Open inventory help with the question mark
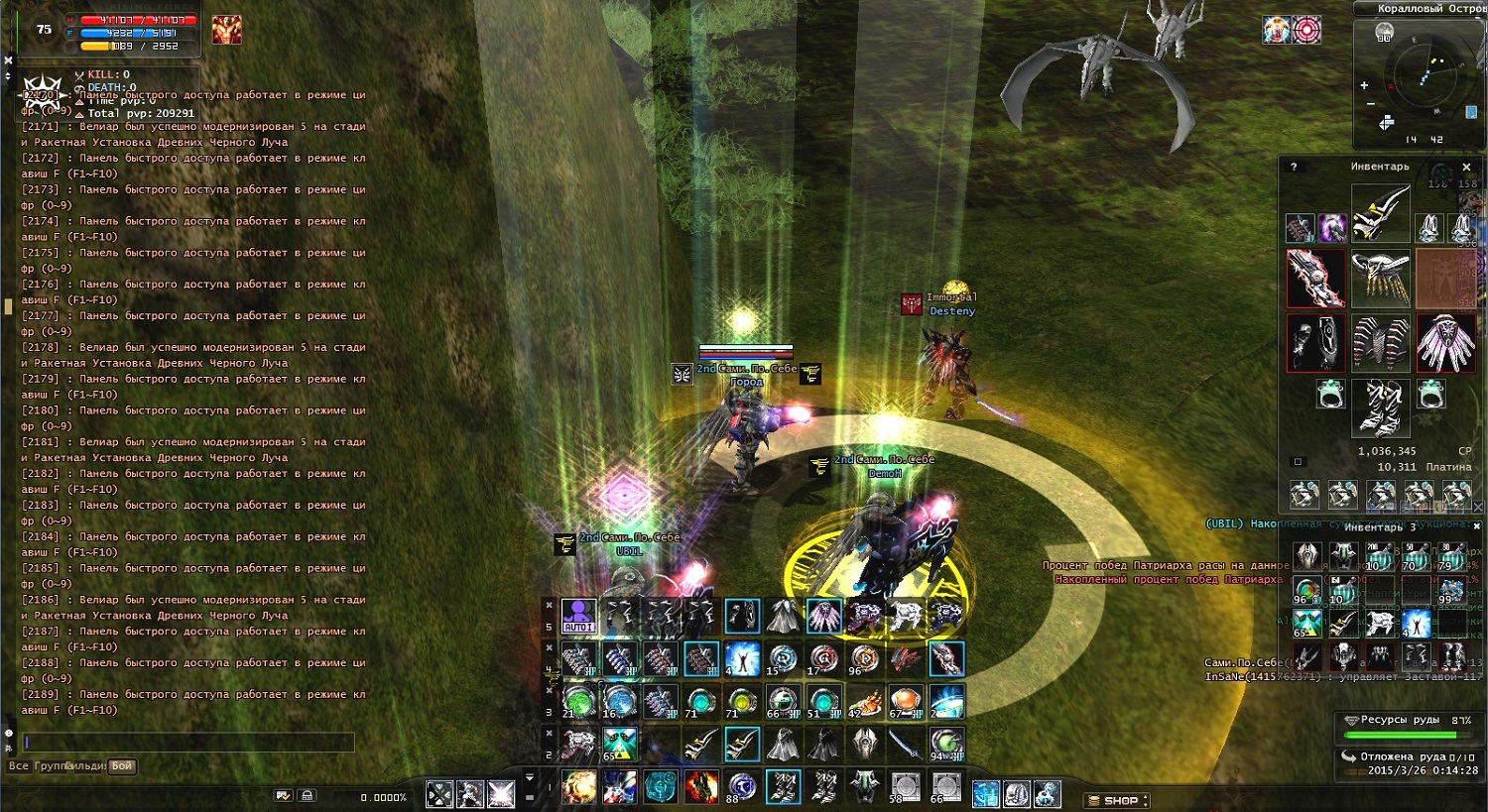The width and height of the screenshot is (1488, 812). pyautogui.click(x=1294, y=167)
